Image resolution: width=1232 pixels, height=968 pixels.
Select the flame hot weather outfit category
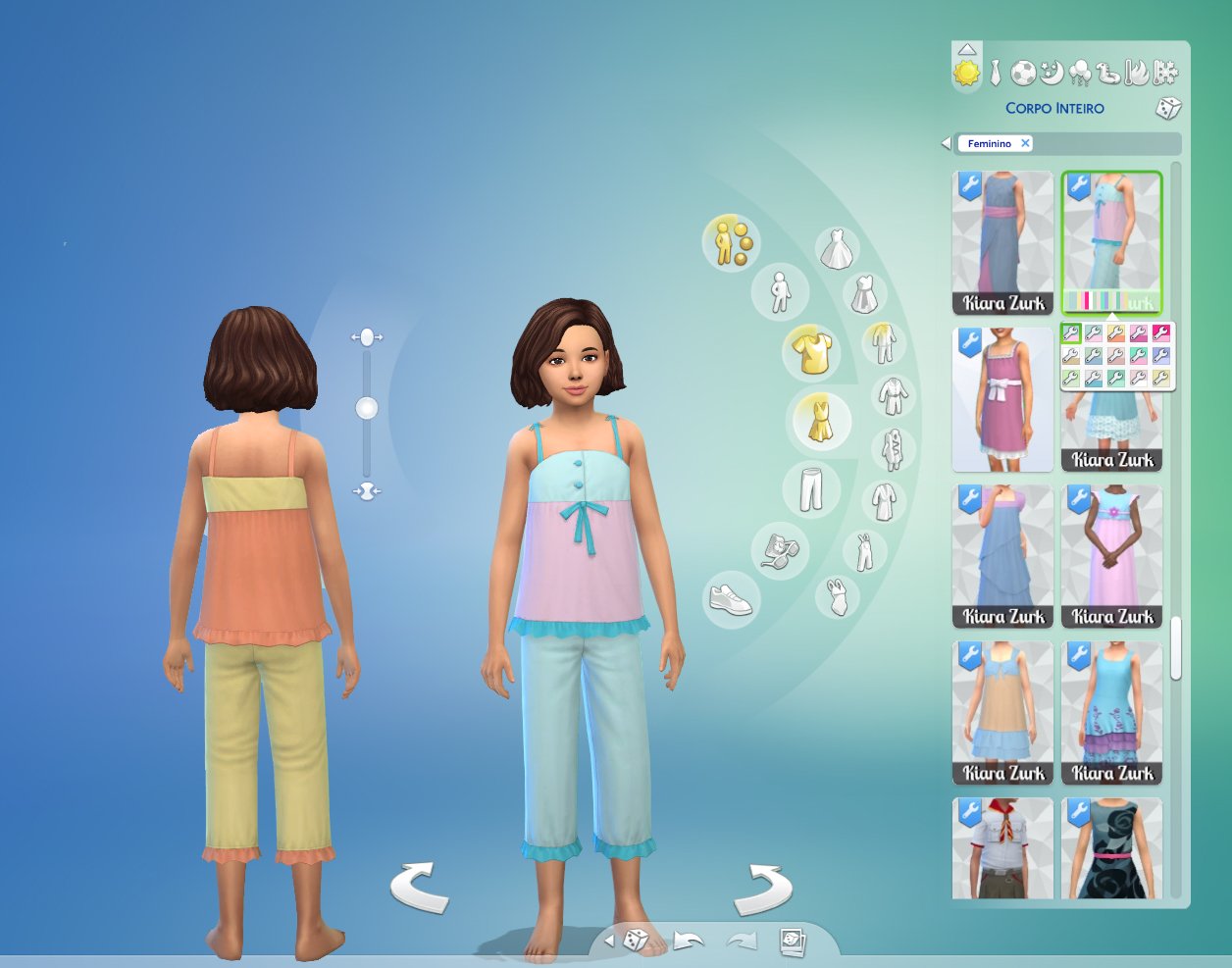coord(1138,73)
